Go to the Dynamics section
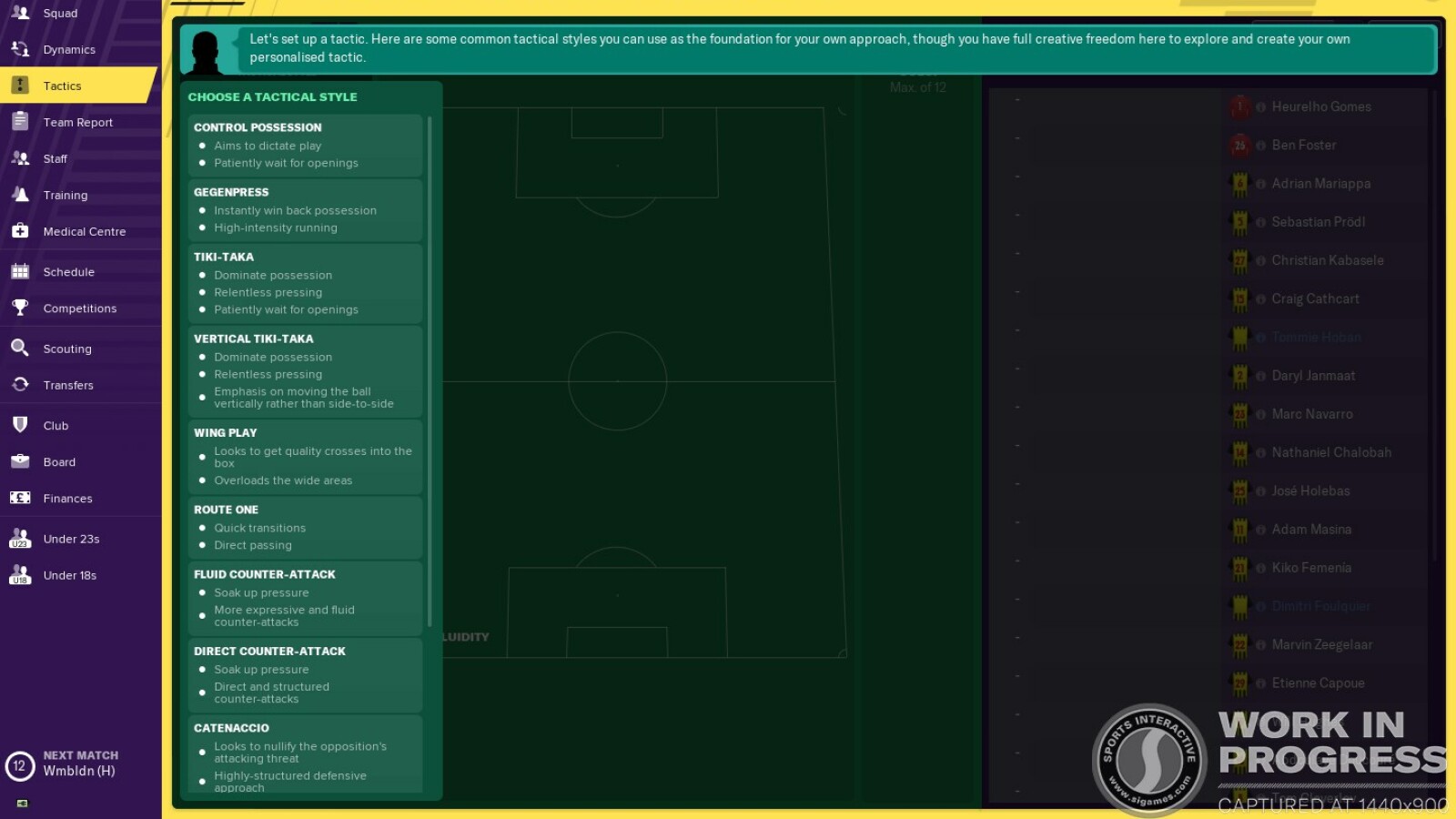Screen dimensions: 1456x819 69,50
